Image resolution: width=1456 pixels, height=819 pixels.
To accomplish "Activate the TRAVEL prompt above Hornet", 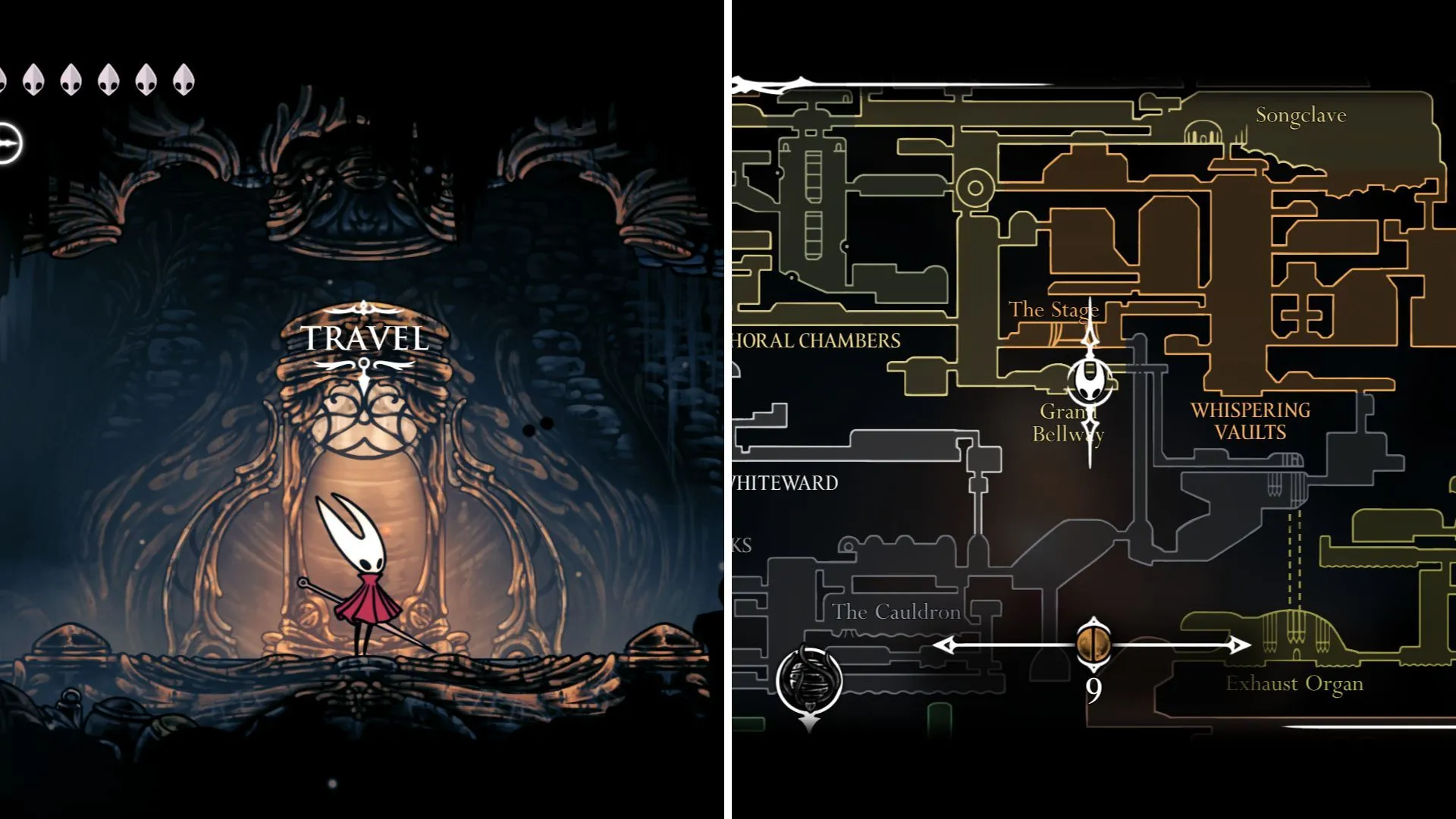I will (365, 338).
